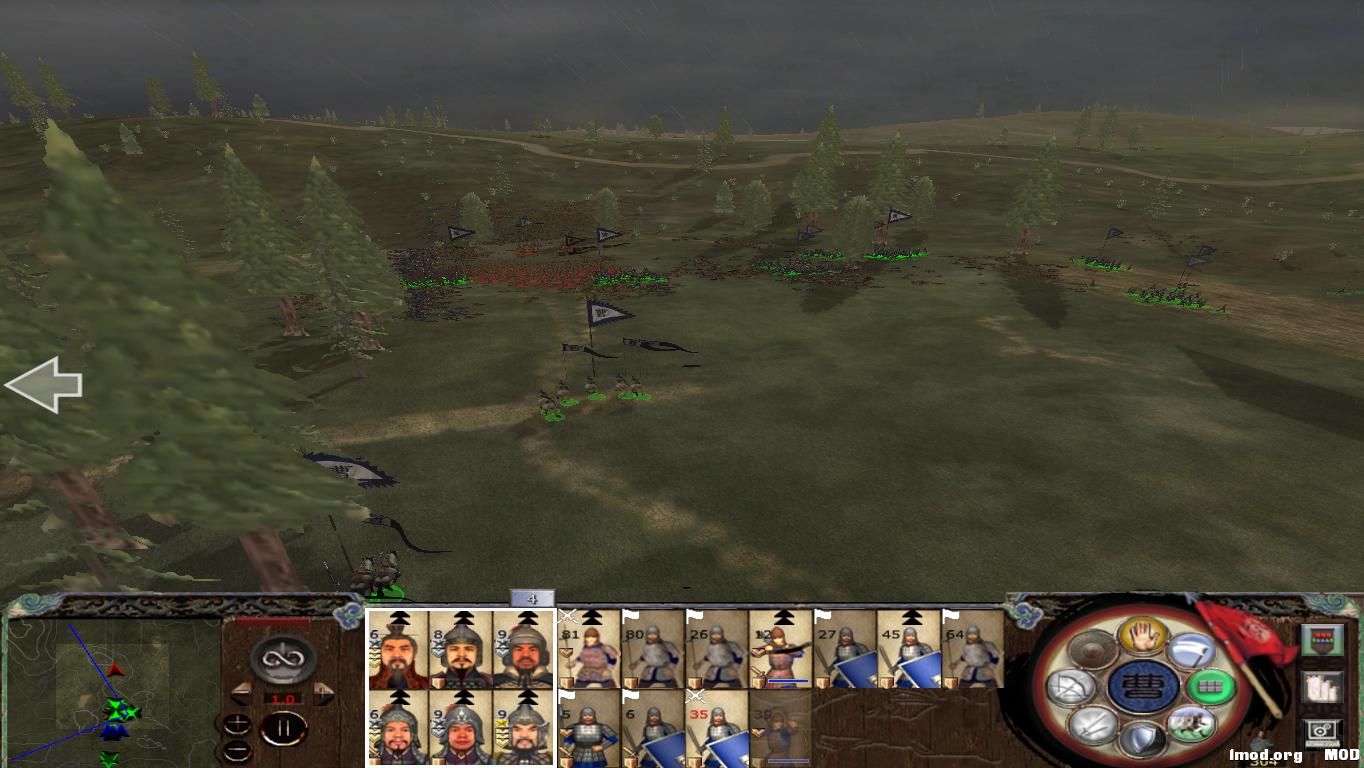Increase game speed with the right arrow
Viewport: 1364px width, 768px height.
tap(324, 694)
